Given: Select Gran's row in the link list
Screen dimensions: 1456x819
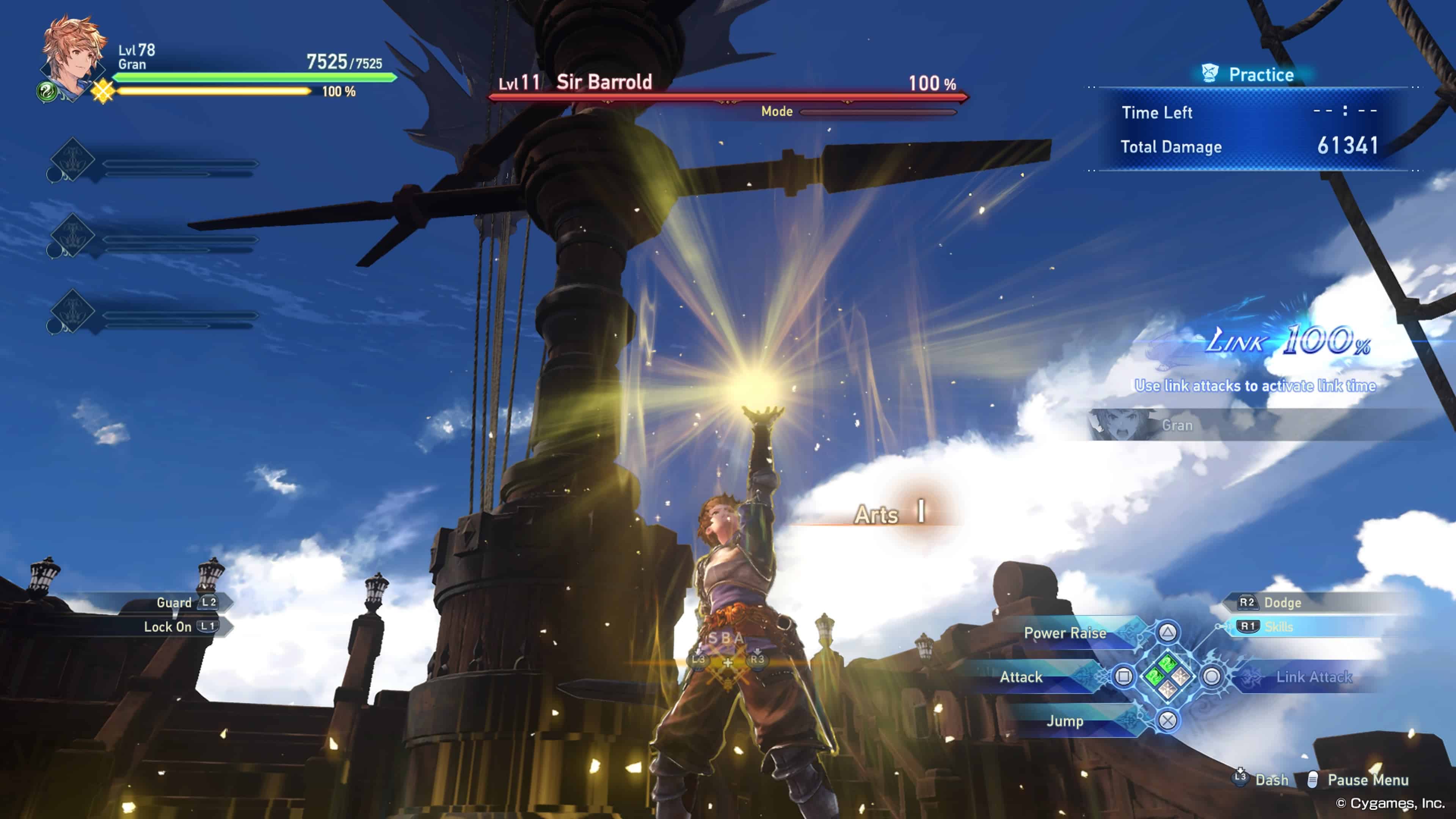Looking at the screenshot, I should (1177, 425).
